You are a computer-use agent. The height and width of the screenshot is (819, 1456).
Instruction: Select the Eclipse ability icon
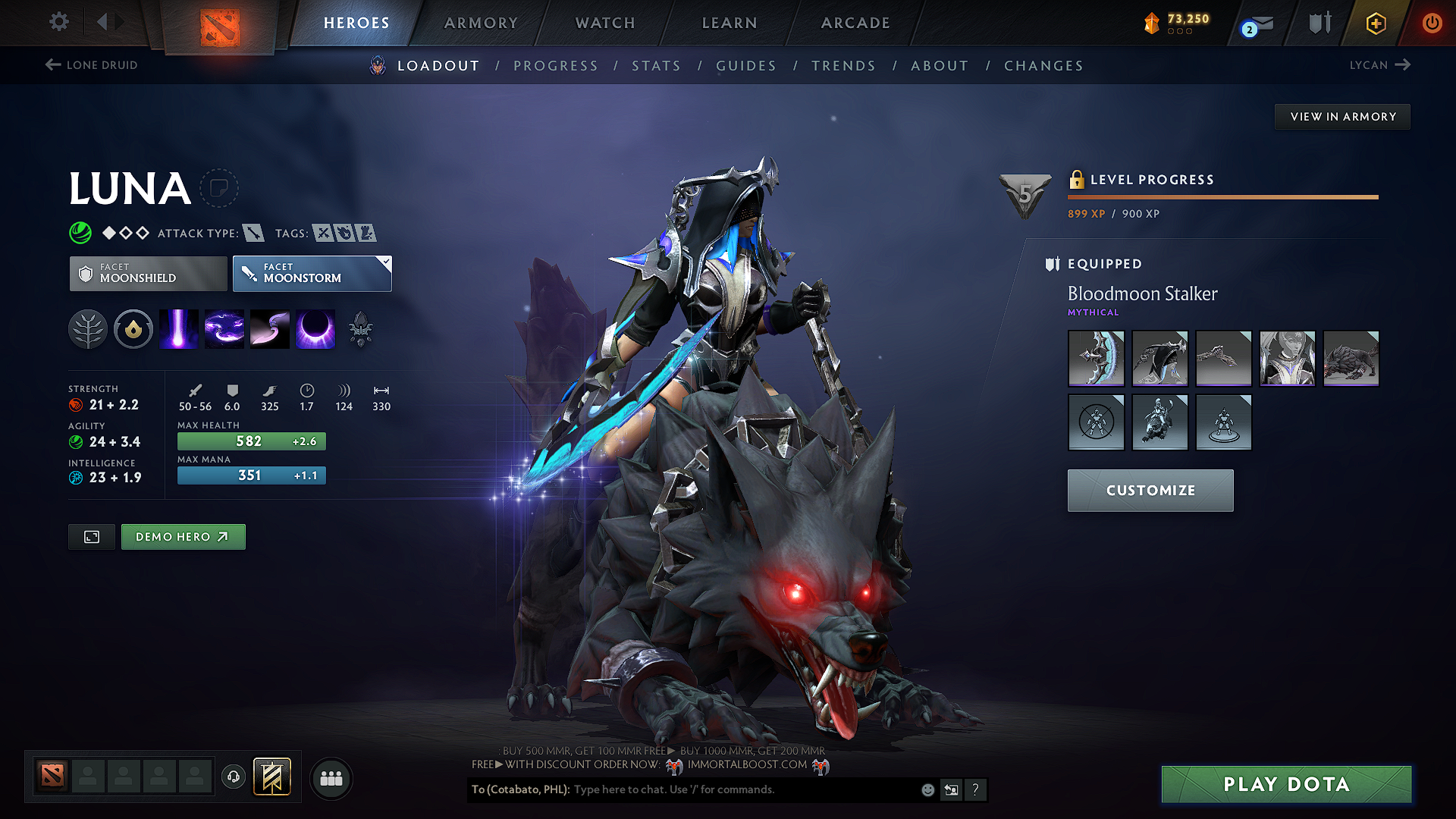pos(315,328)
